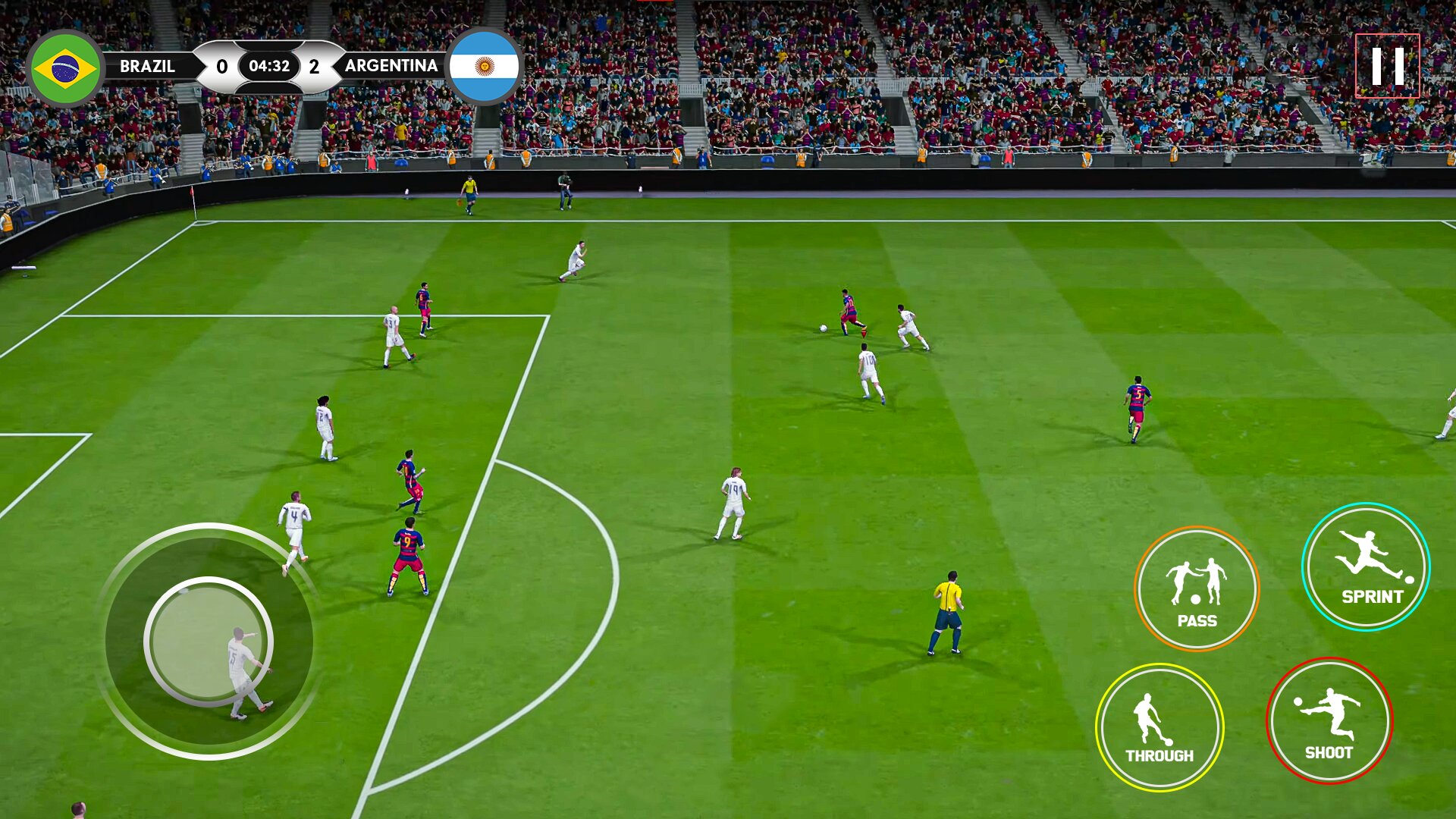Hit the SHOOT button
Viewport: 1456px width, 819px height.
point(1329,720)
